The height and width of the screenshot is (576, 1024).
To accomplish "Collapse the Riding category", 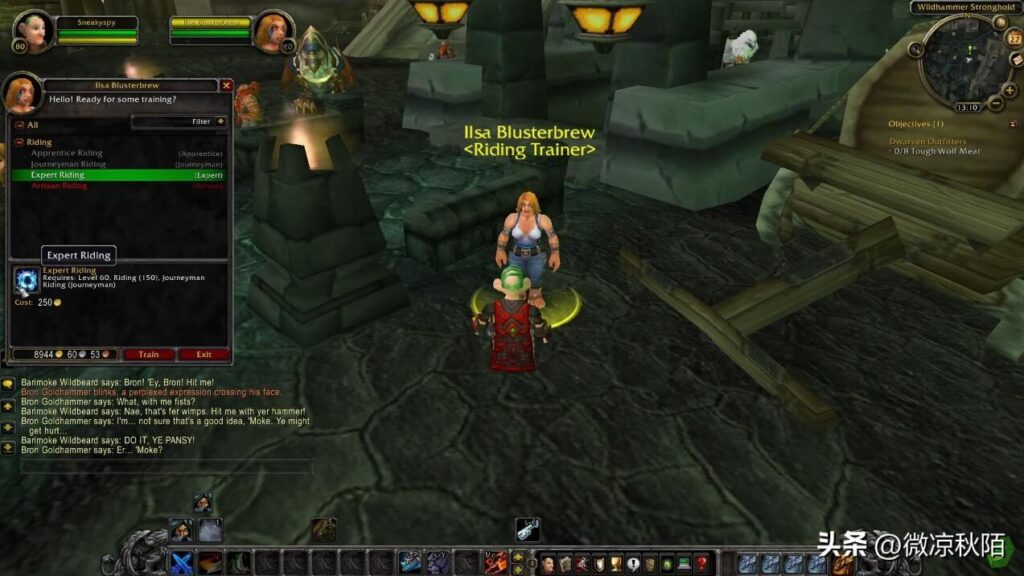I will click(x=19, y=142).
